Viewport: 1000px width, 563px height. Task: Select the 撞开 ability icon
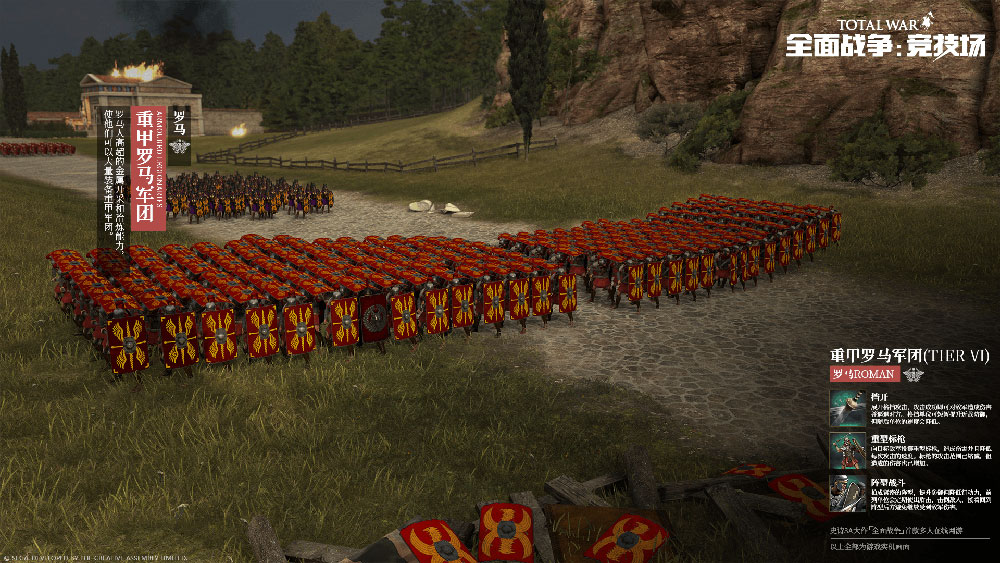(x=847, y=408)
